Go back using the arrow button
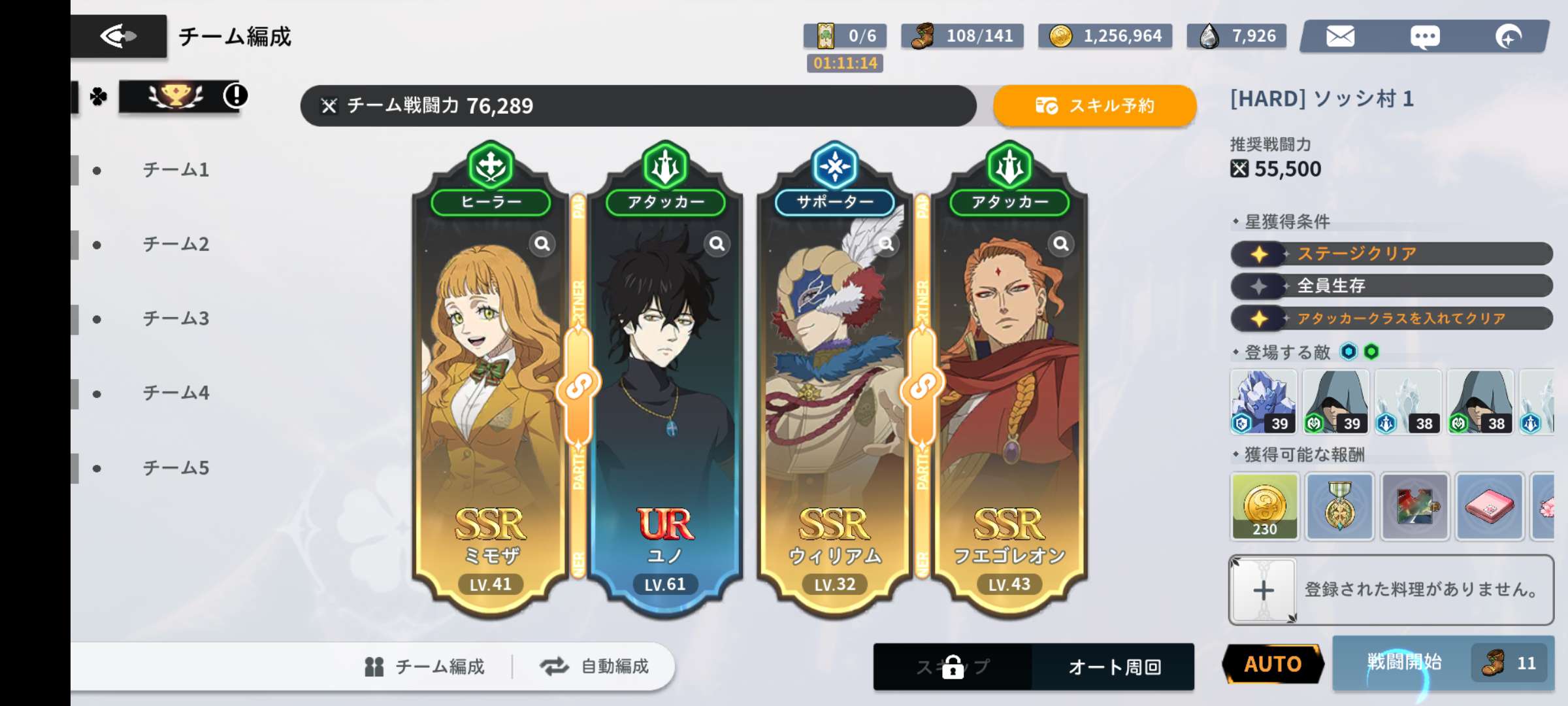This screenshot has width=1568, height=706. point(118,36)
